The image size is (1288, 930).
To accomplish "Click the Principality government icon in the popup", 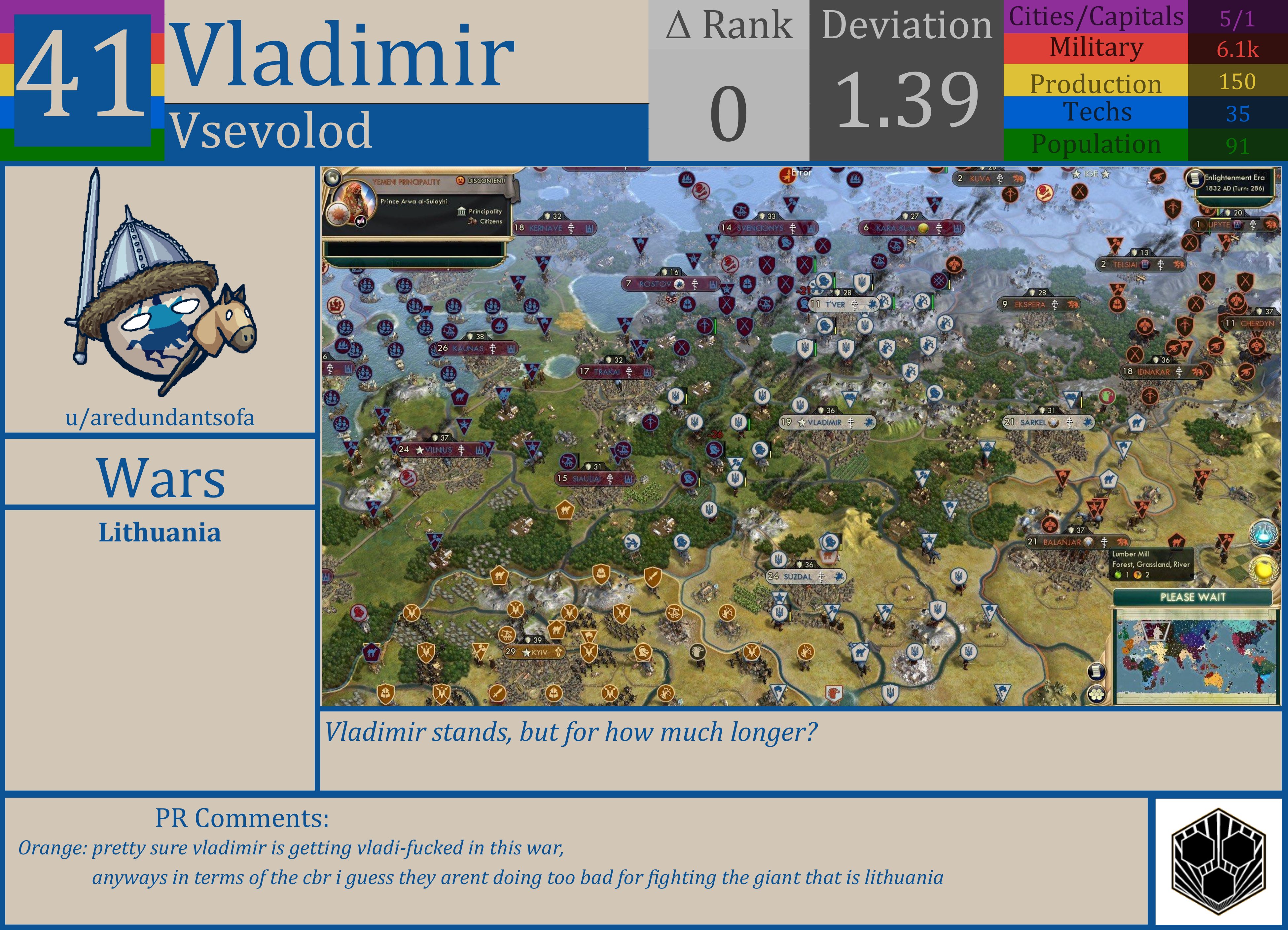I will click(462, 212).
